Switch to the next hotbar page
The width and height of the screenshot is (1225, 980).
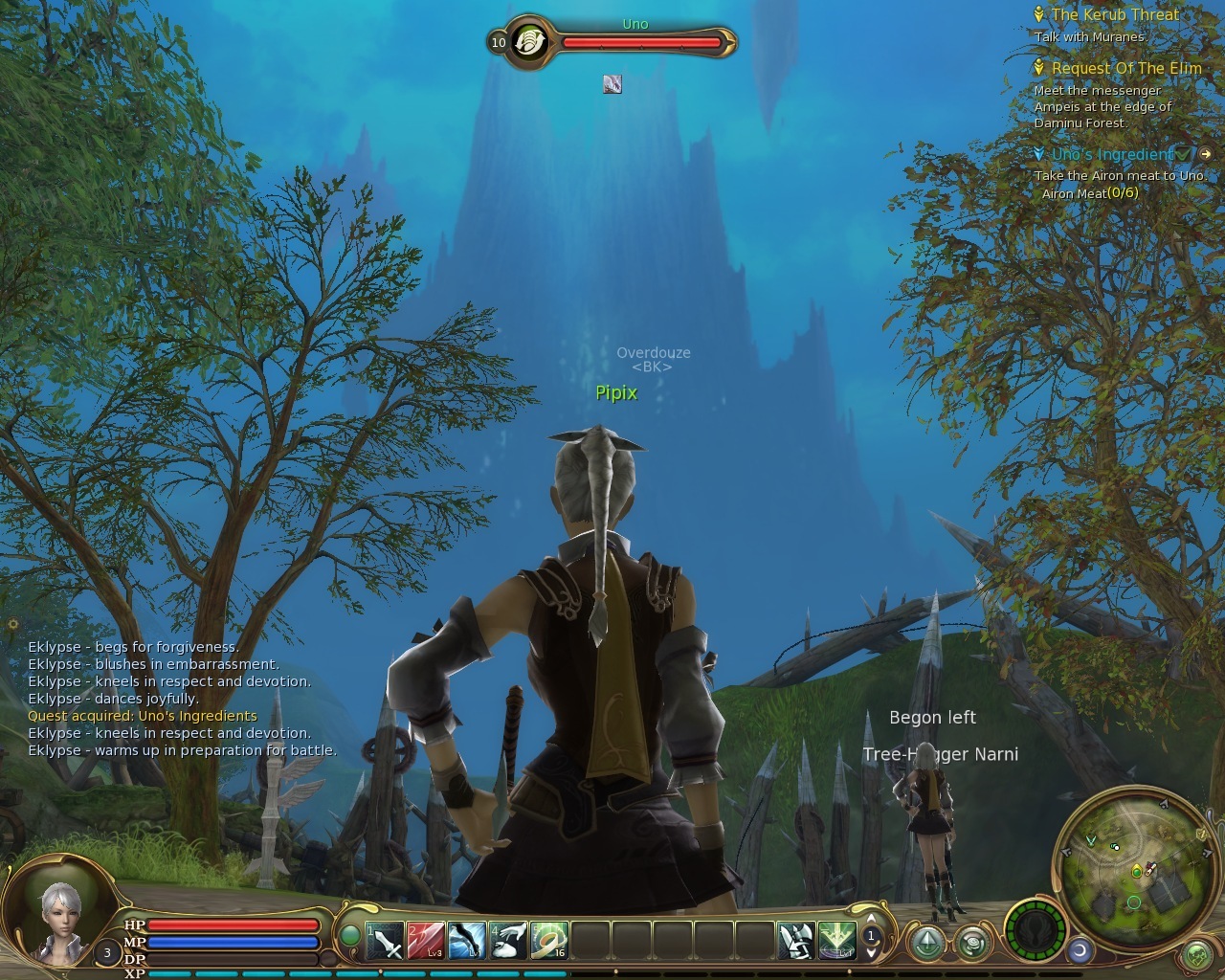point(871,952)
